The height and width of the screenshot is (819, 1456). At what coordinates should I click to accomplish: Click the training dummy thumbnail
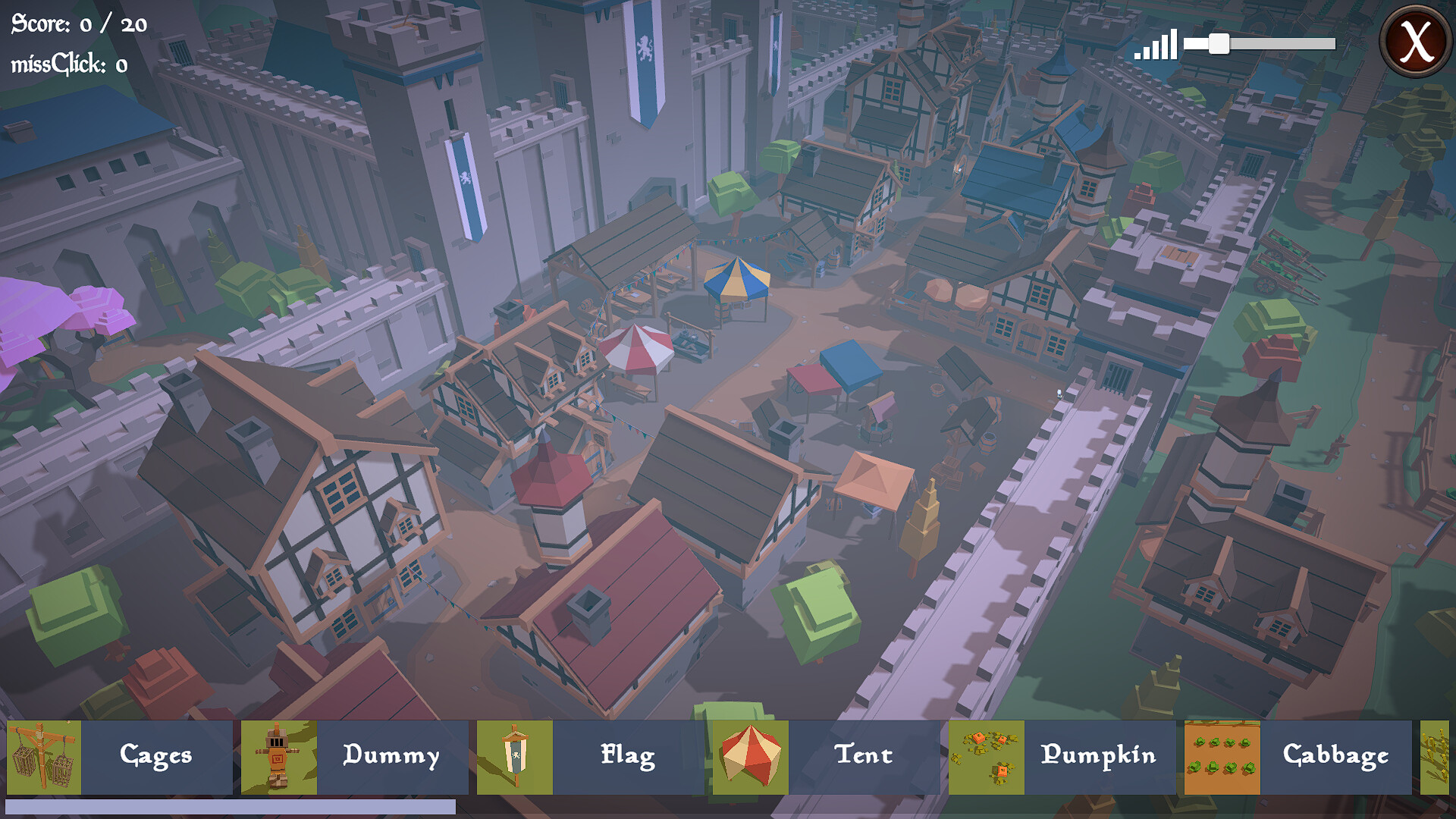(279, 757)
